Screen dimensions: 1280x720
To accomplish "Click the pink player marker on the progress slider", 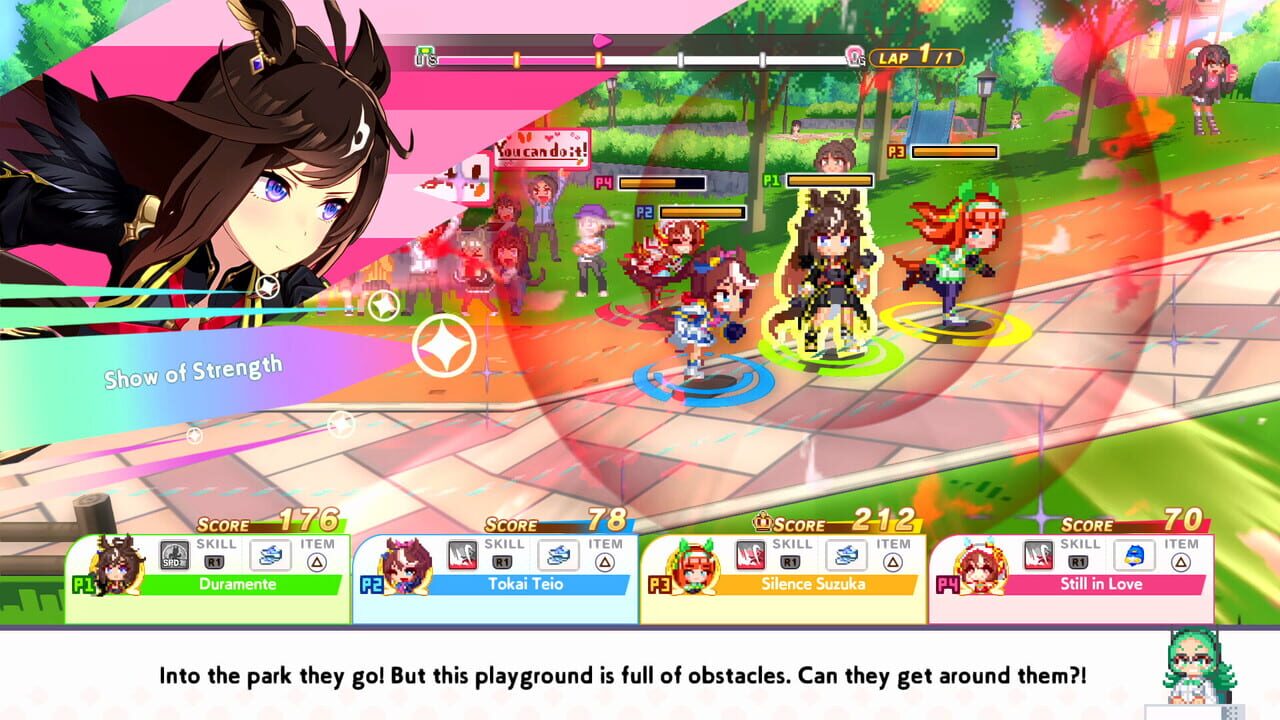I will (x=604, y=42).
